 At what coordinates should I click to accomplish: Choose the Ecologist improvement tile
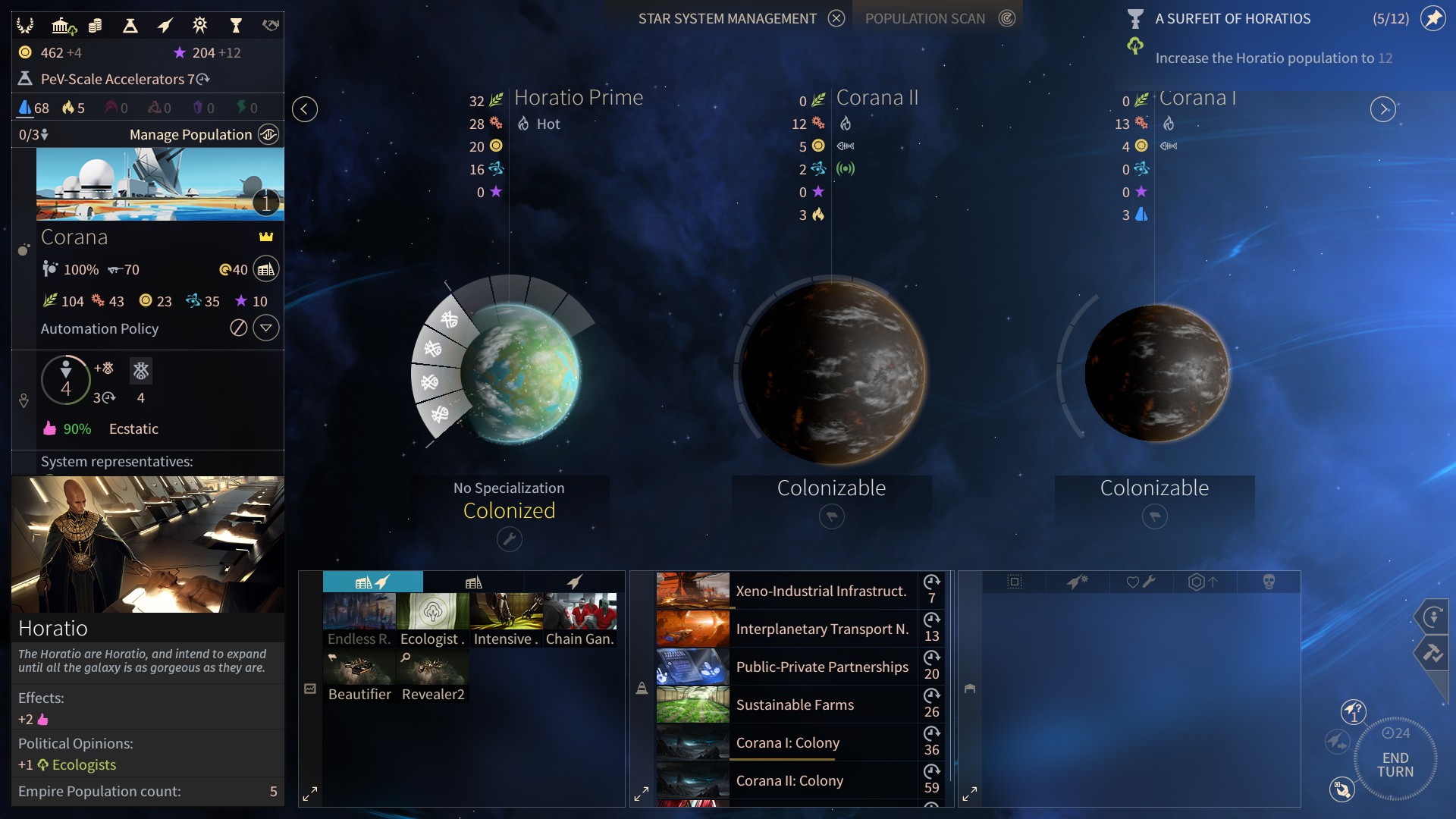(432, 620)
